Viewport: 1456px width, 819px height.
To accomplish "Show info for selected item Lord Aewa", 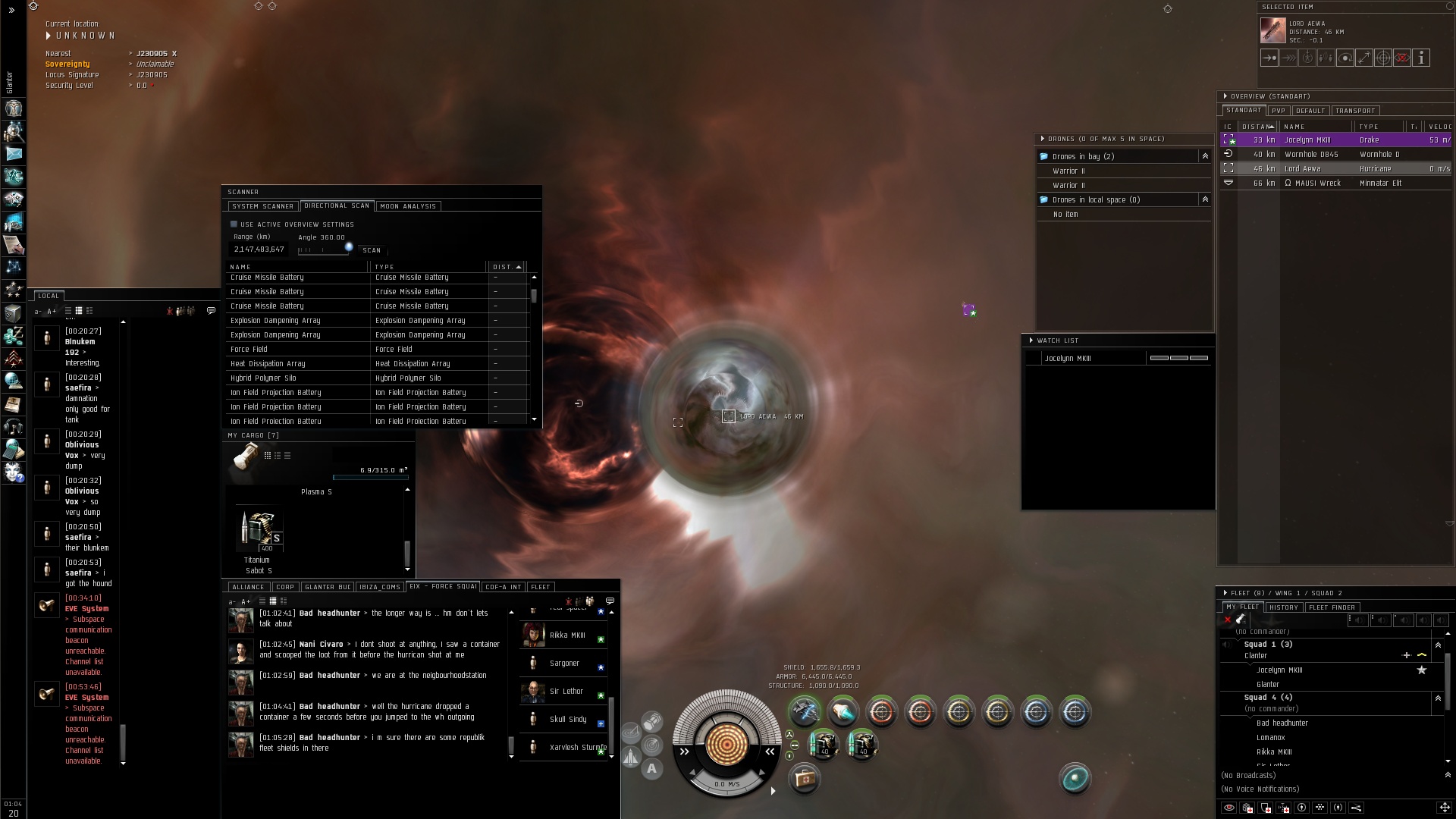I will point(1421,58).
